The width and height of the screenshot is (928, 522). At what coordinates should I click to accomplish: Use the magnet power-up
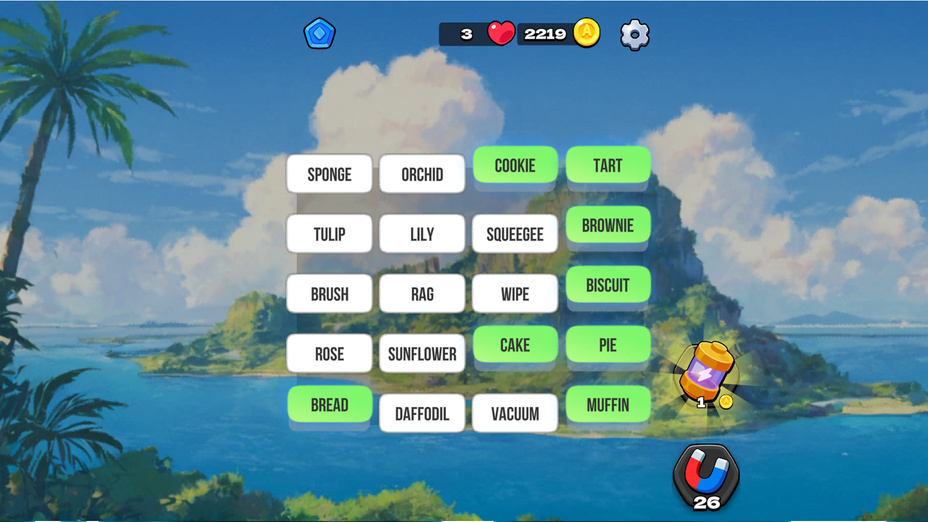(706, 474)
